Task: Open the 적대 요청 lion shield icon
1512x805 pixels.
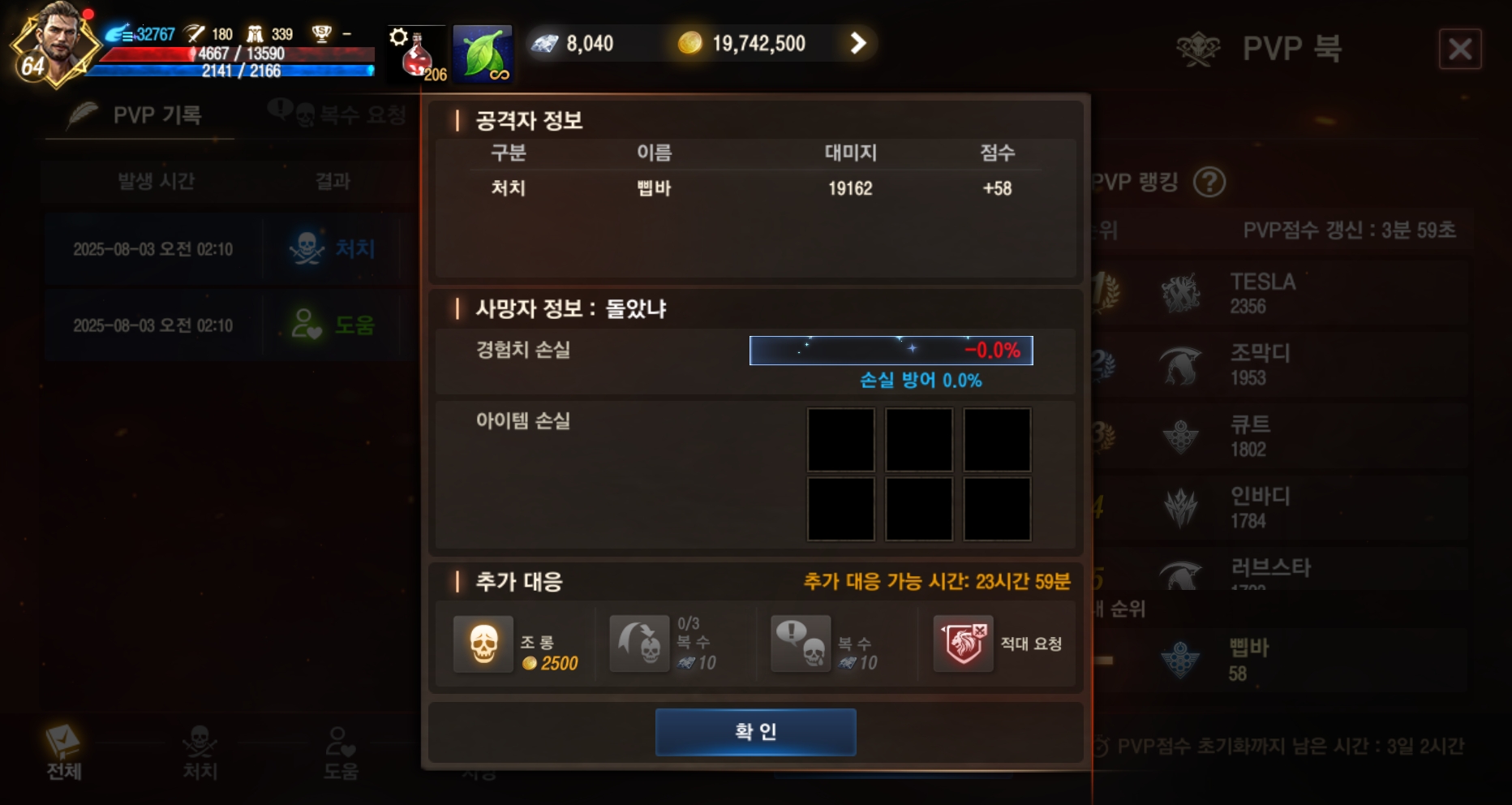Action: coord(964,644)
